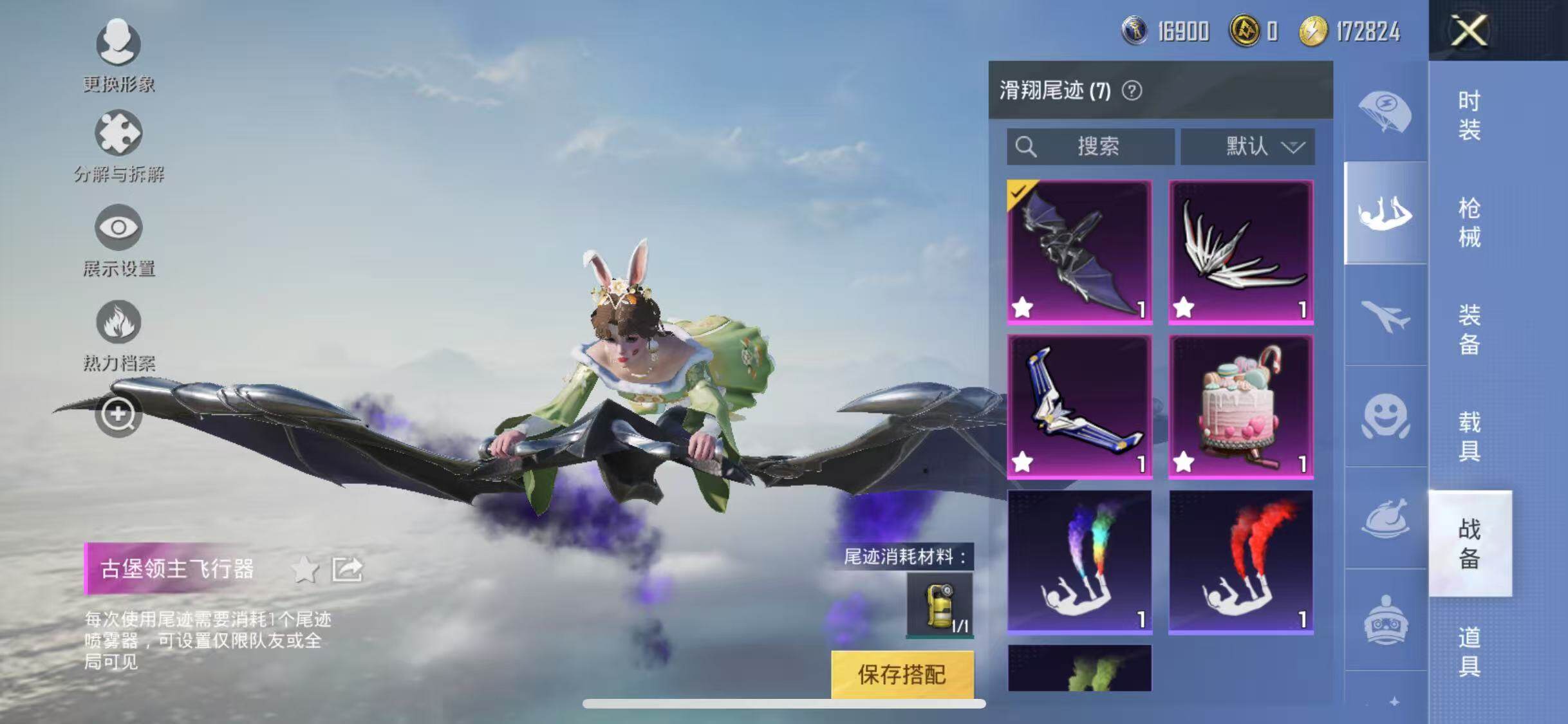
Task: Open help for 滑翔尾迹 question mark
Action: point(1132,91)
